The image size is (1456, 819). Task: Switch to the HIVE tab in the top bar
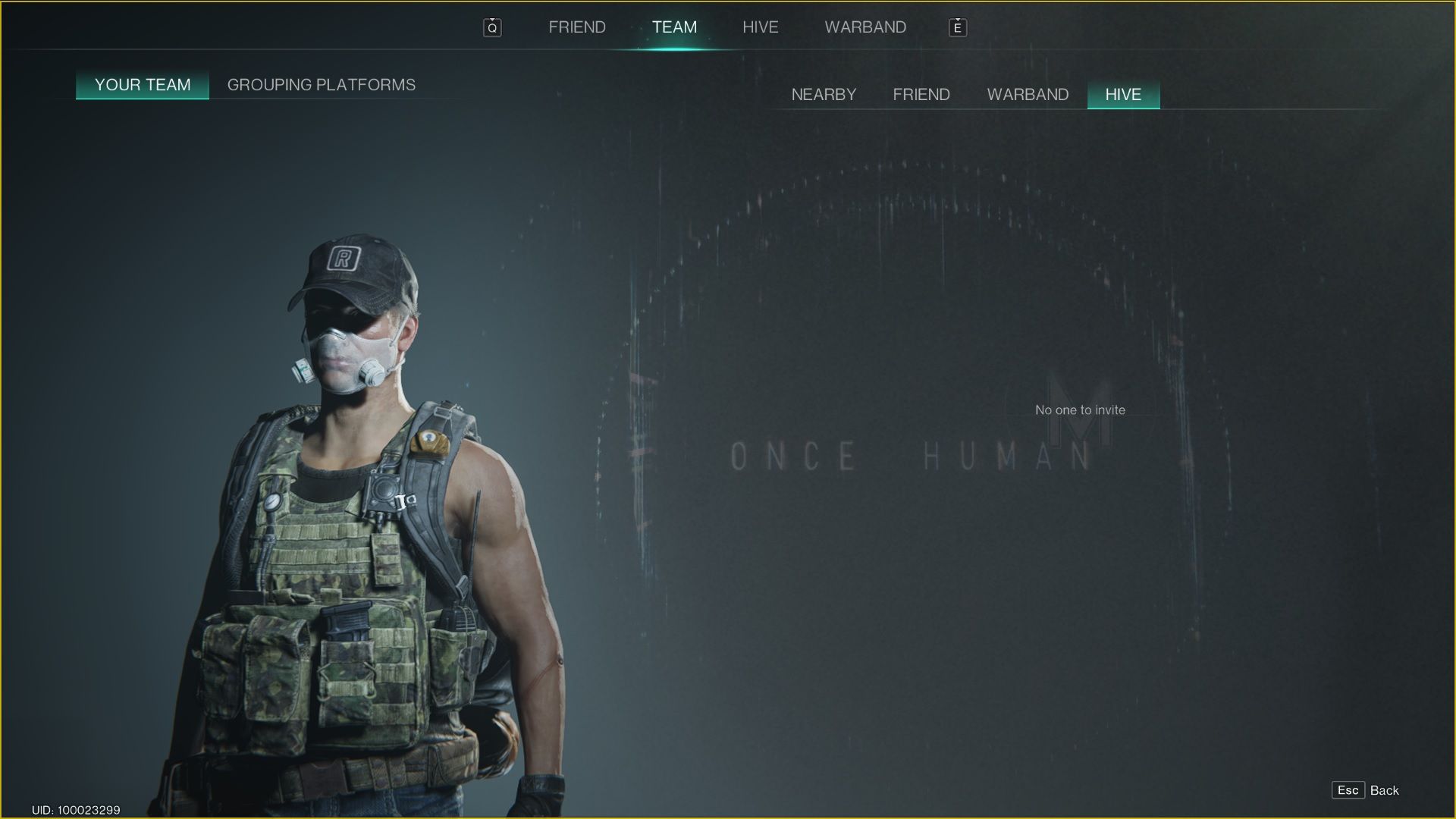[x=761, y=27]
